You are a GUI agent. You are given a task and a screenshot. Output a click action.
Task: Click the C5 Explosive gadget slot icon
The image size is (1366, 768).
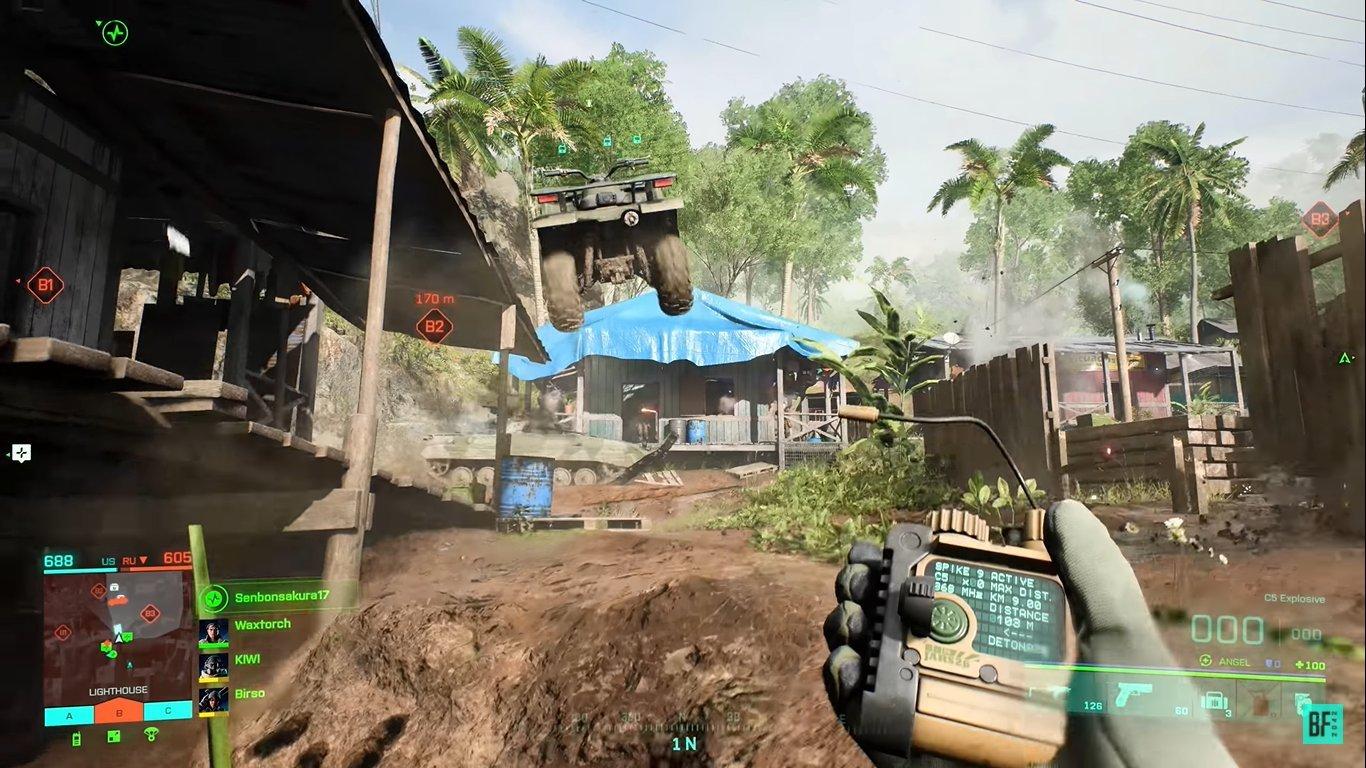pyautogui.click(x=1214, y=700)
